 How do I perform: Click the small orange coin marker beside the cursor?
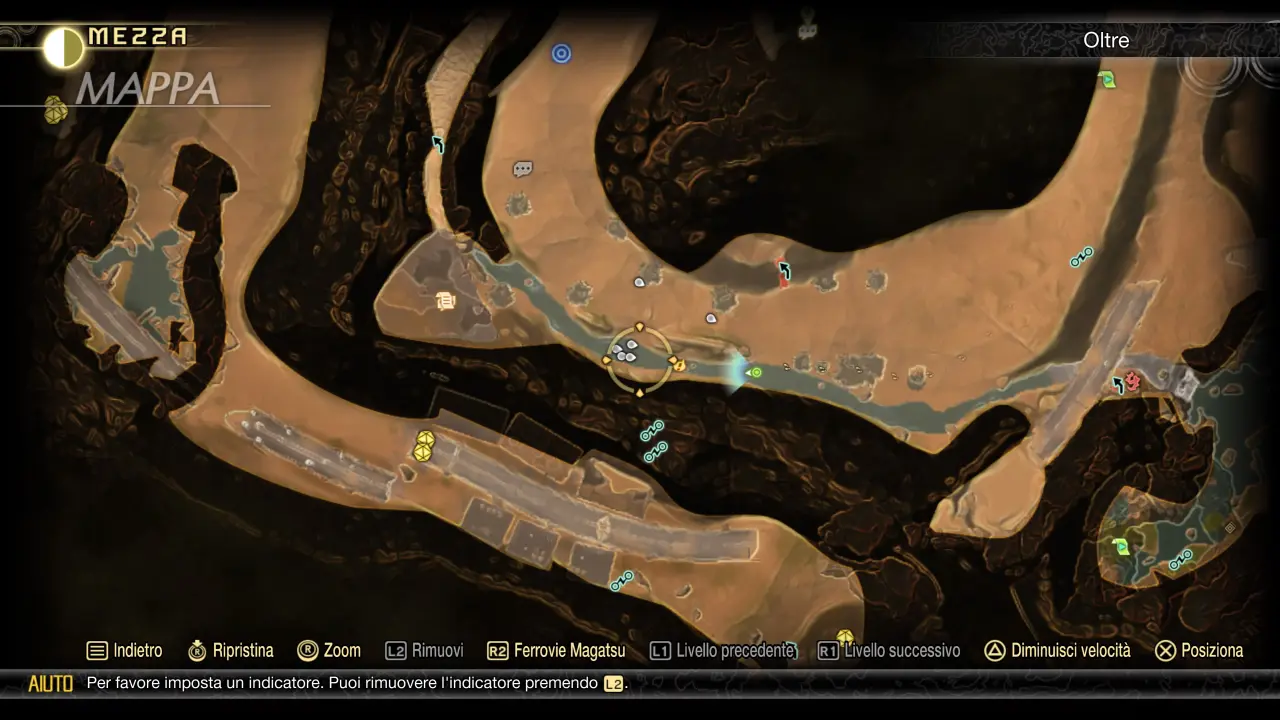point(680,366)
